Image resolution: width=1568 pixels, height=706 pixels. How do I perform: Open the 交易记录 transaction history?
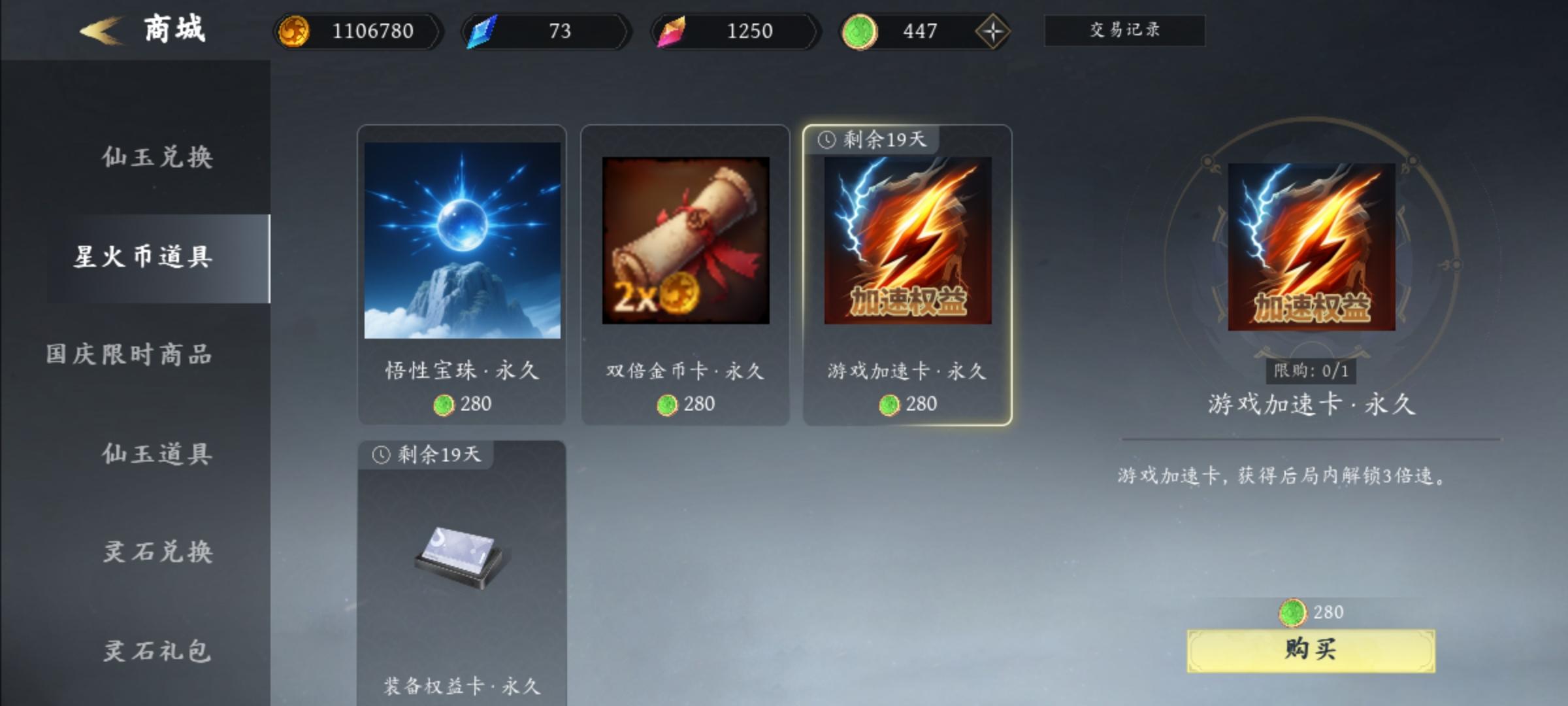tap(1125, 31)
